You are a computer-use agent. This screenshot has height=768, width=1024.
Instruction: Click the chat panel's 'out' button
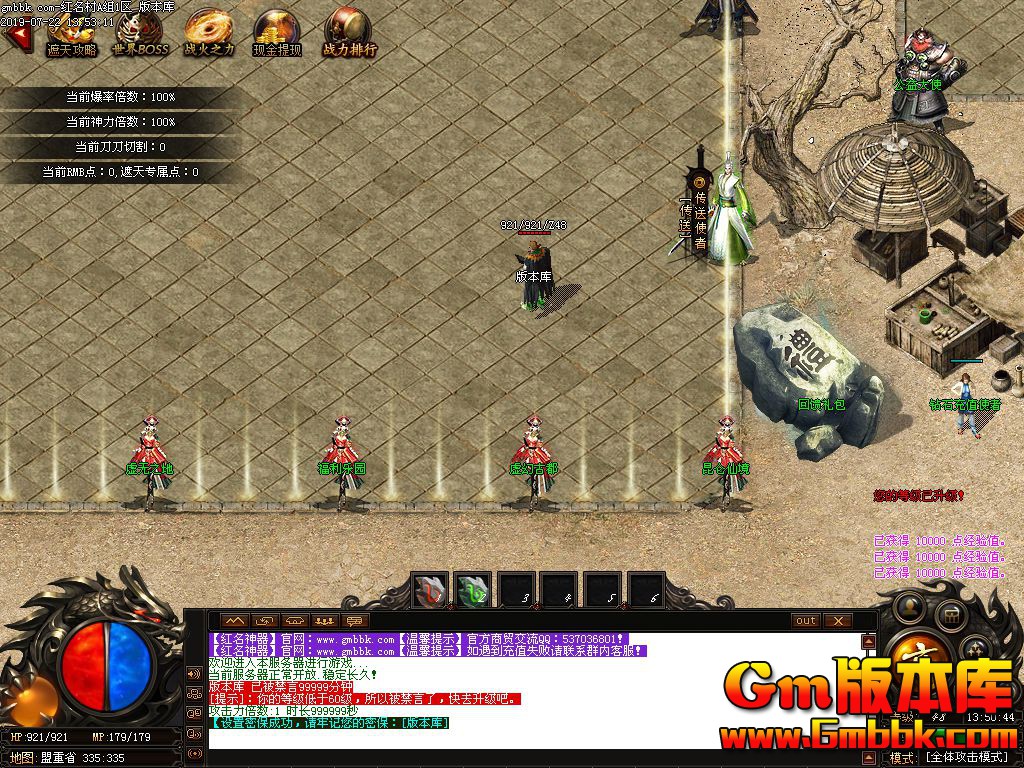tap(806, 621)
